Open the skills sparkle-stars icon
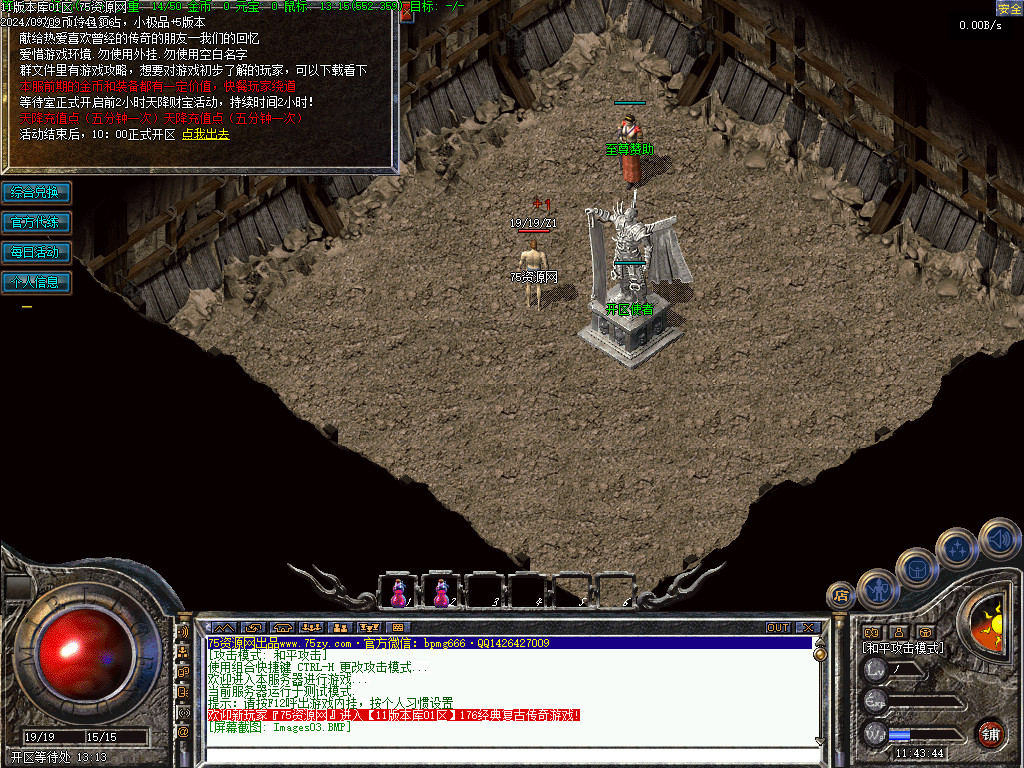Viewport: 1024px width, 768px height. click(957, 548)
